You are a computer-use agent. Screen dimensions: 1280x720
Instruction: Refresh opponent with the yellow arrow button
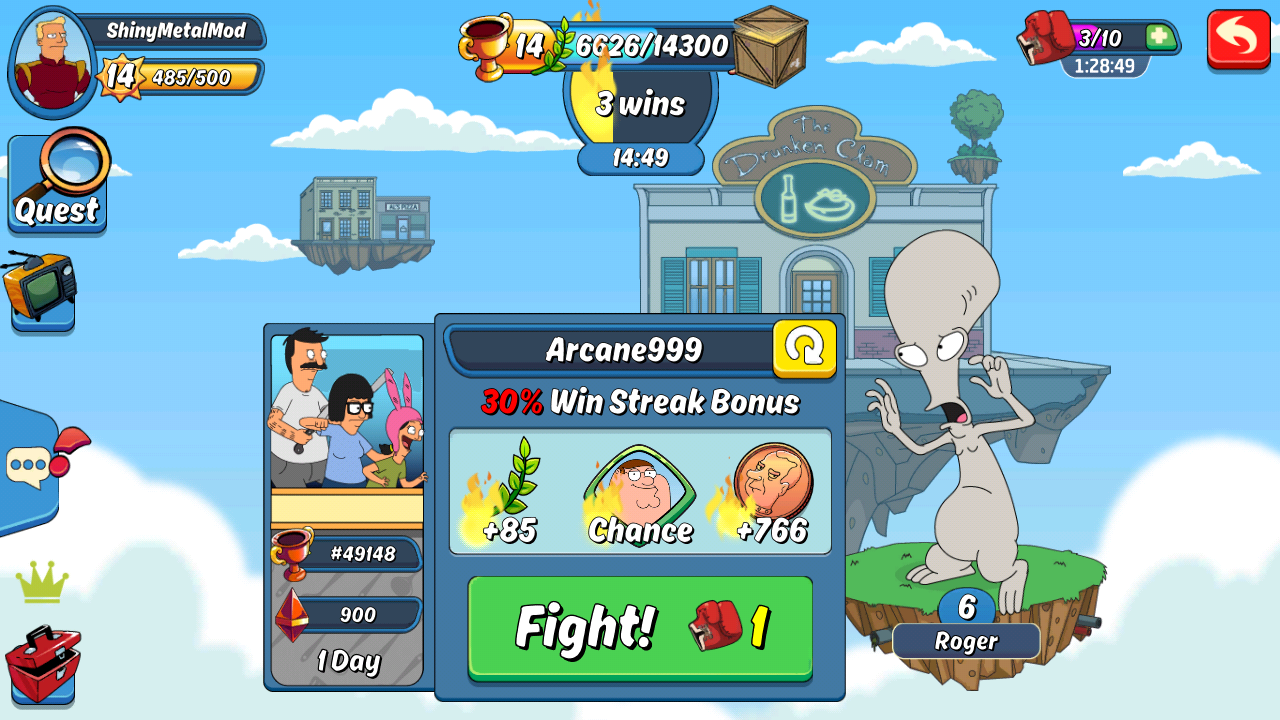click(x=804, y=348)
